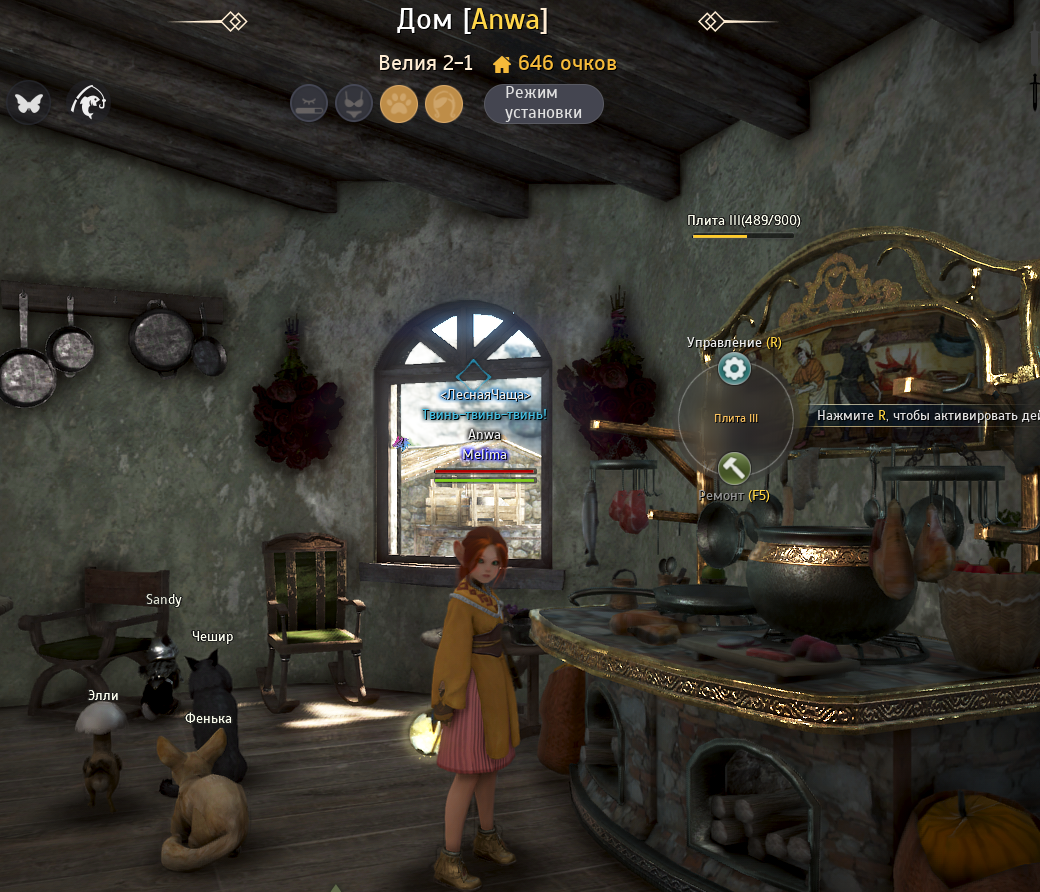This screenshot has height=892, width=1040.
Task: Enter Режим установки placement mode
Action: pyautogui.click(x=543, y=104)
